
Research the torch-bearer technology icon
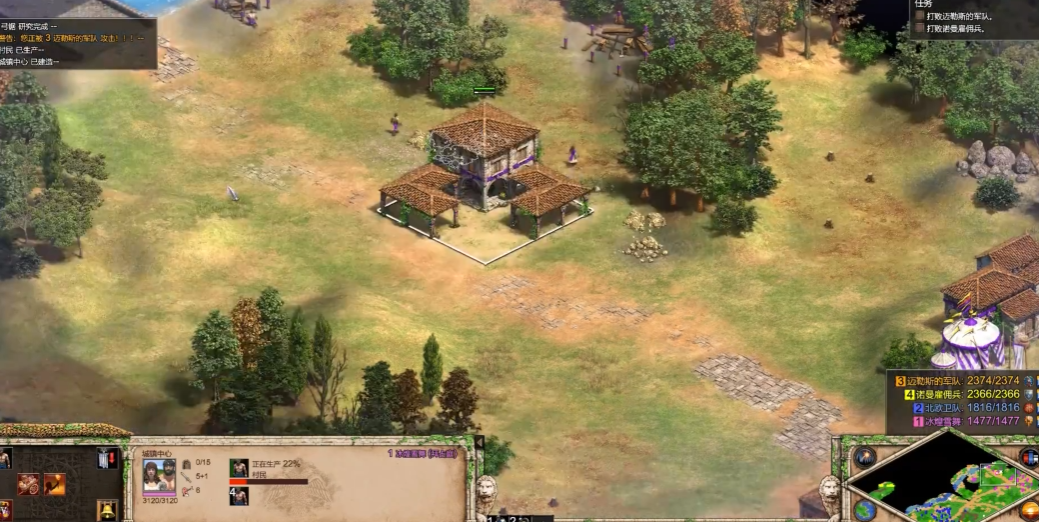pos(54,485)
